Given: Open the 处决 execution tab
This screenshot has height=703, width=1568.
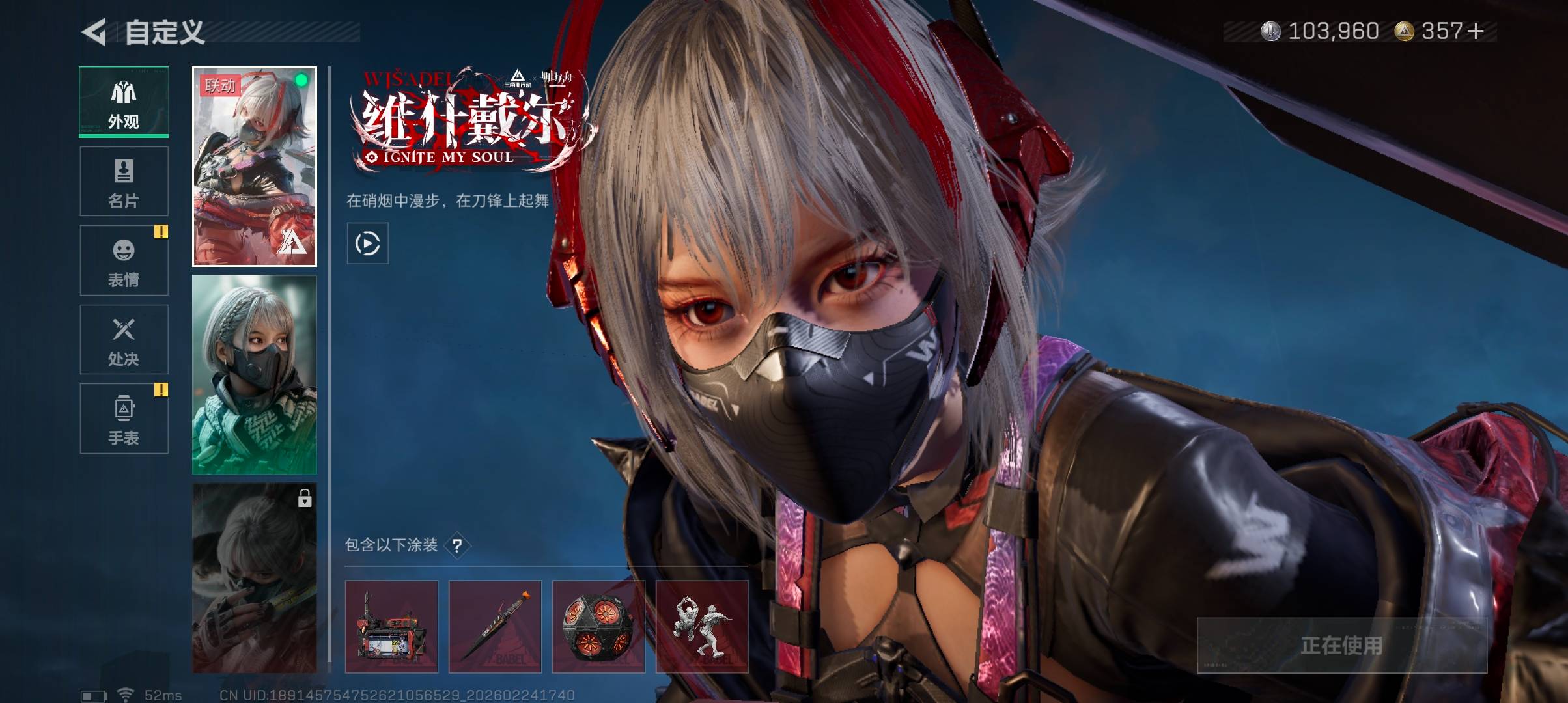Looking at the screenshot, I should 124,340.
